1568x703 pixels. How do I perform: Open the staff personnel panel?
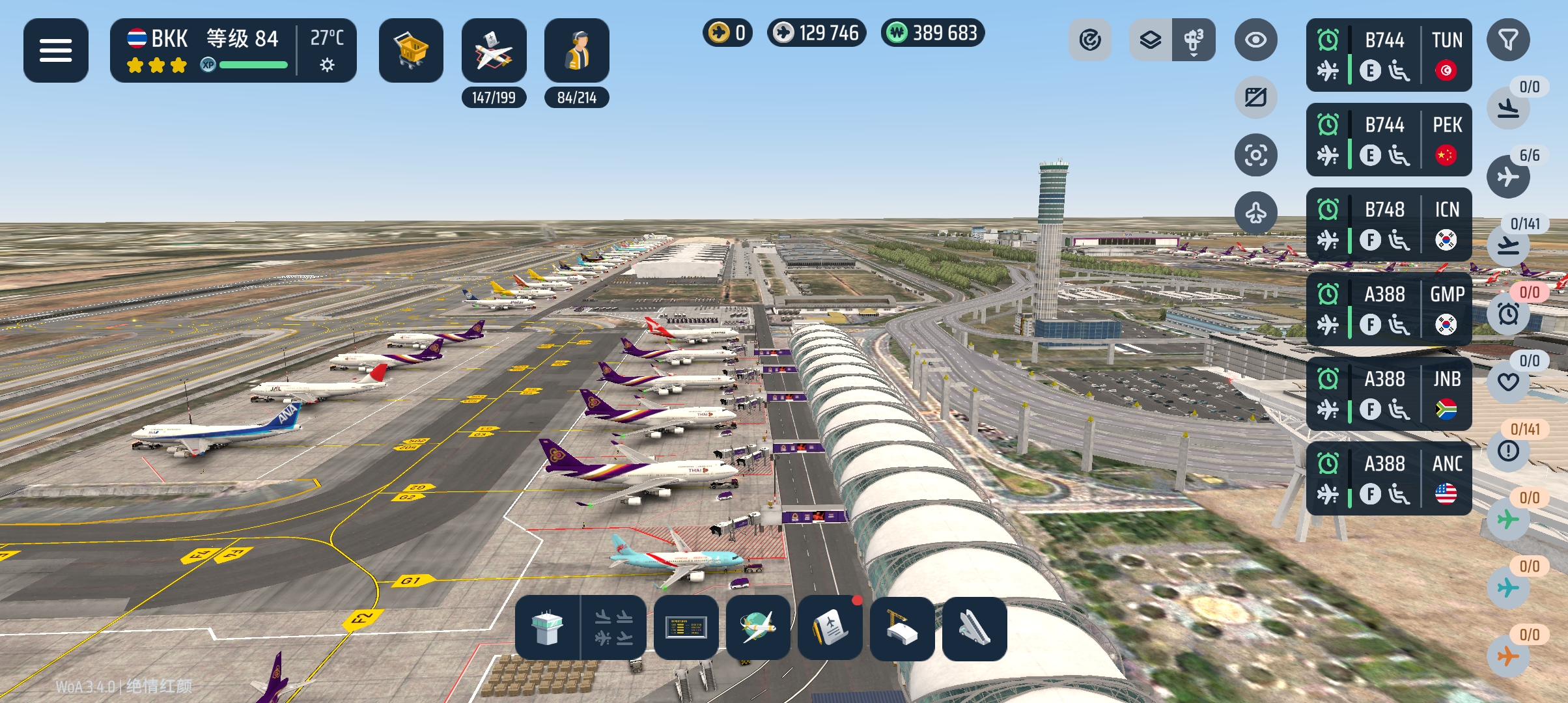tap(576, 50)
